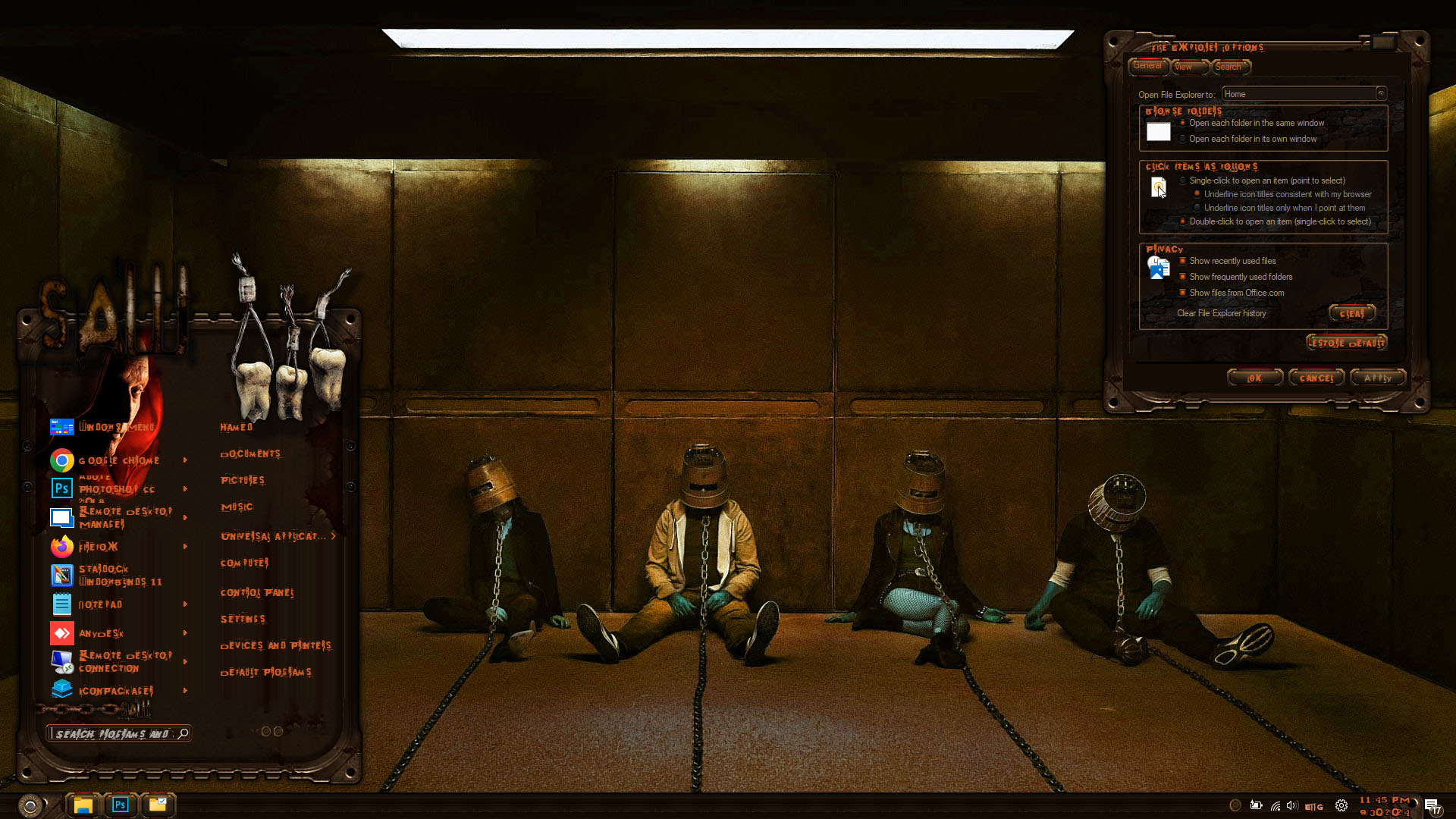This screenshot has height=819, width=1456.
Task: Uncheck 'Show files from Office.com'
Action: coord(1182,293)
